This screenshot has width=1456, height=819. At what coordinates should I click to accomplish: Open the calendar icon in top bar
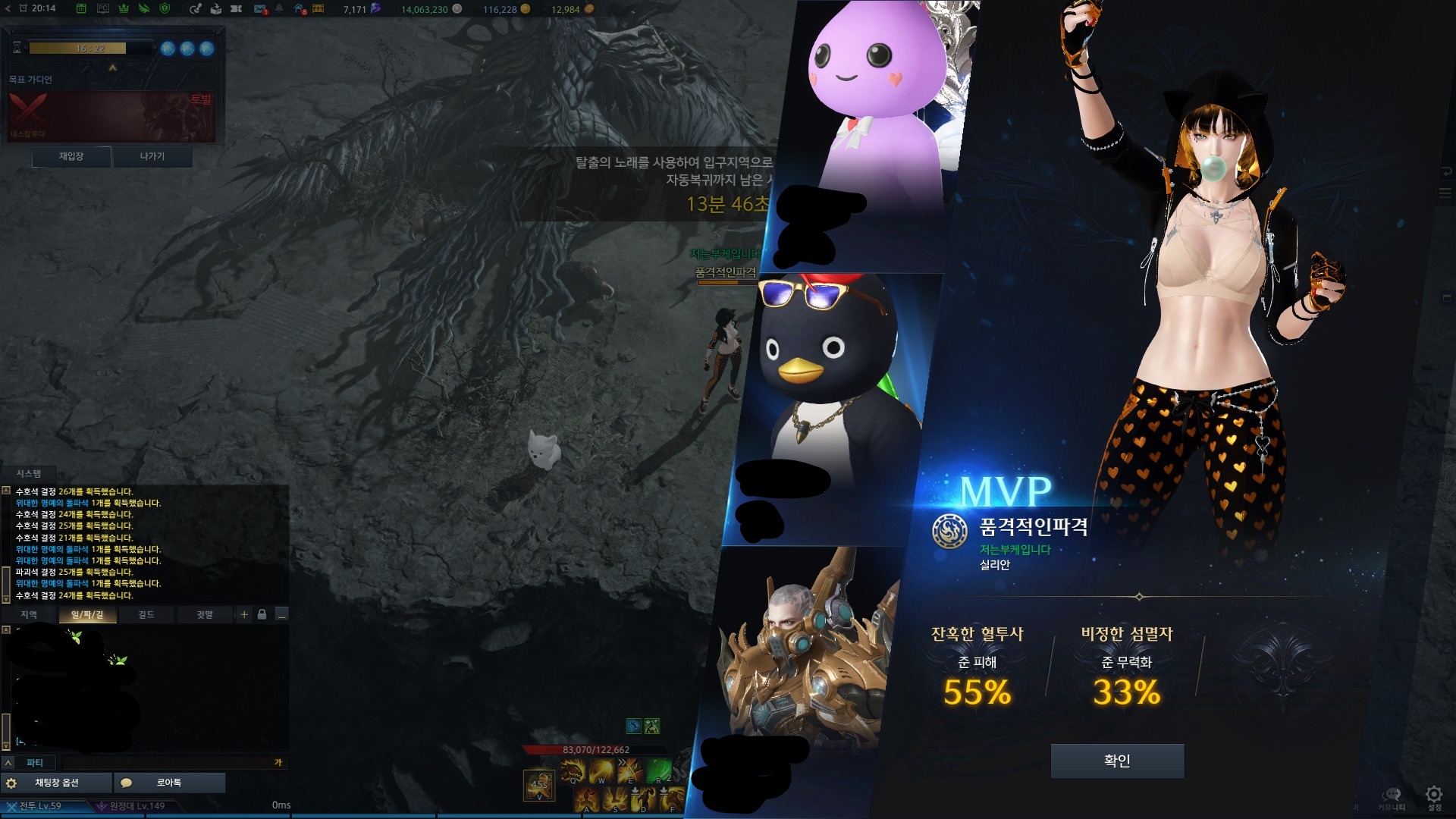(x=81, y=9)
